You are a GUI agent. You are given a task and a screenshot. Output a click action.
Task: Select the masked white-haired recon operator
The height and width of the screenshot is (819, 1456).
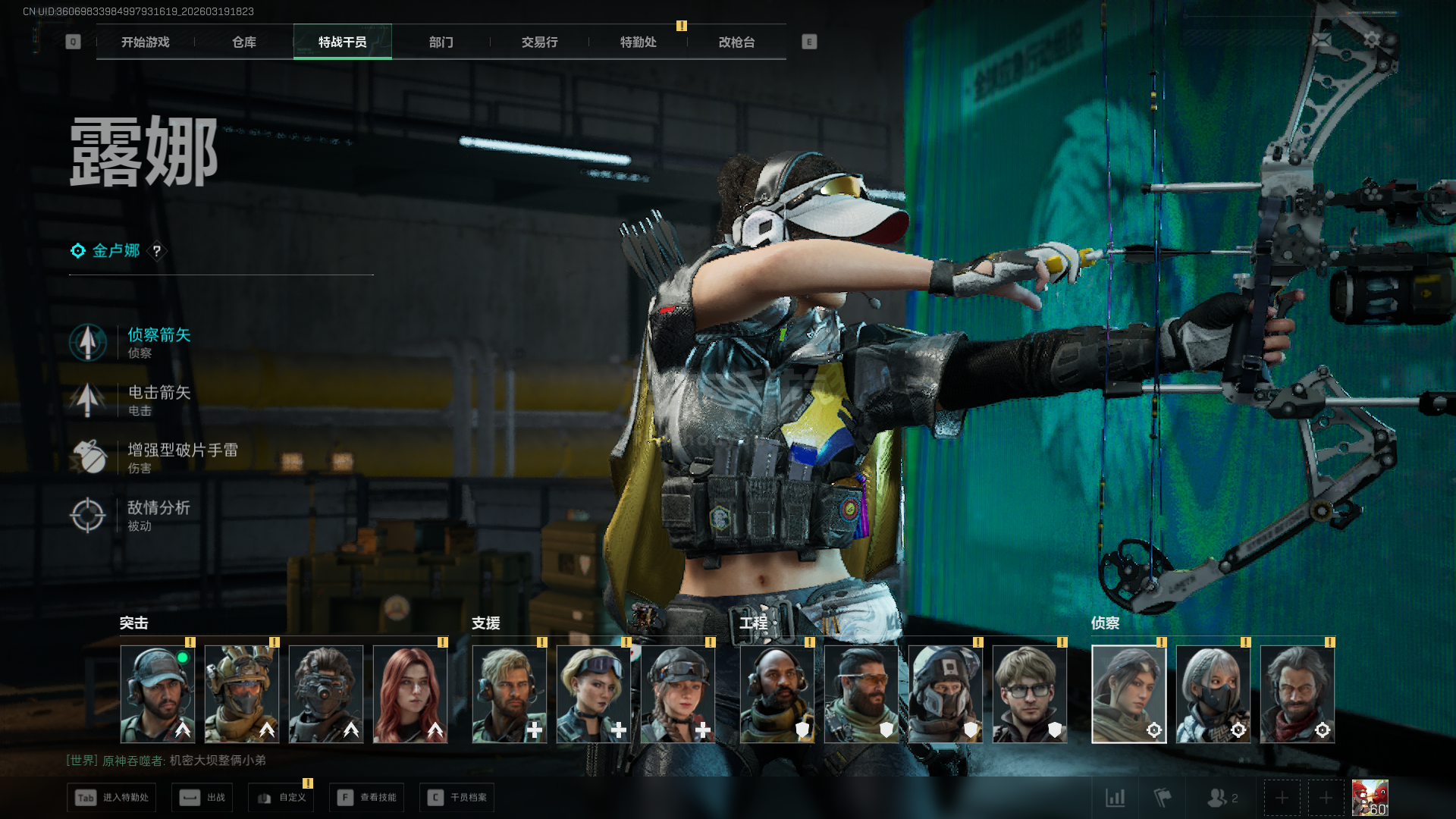pyautogui.click(x=1213, y=694)
